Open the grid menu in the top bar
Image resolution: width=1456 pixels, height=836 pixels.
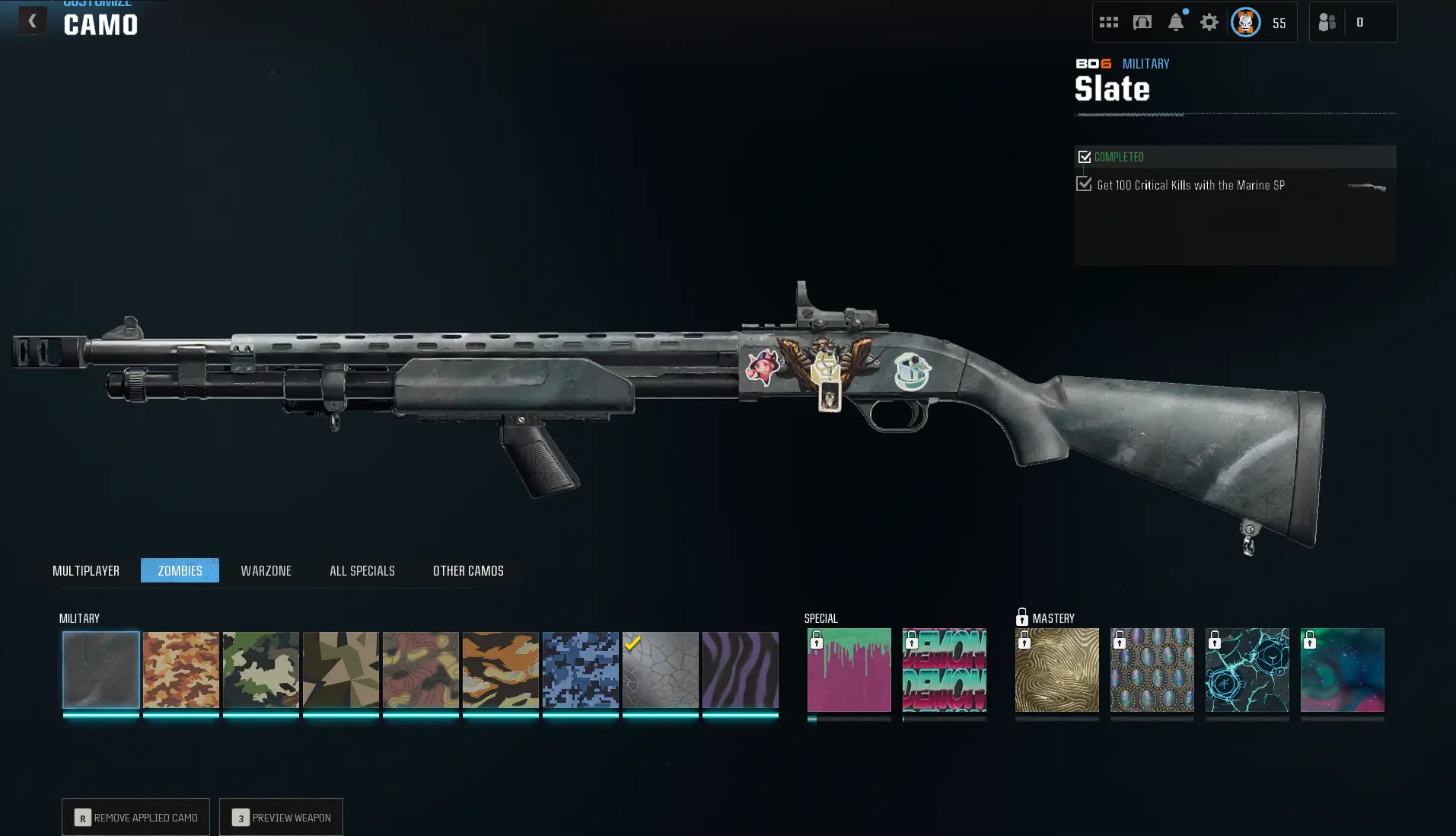tap(1108, 21)
